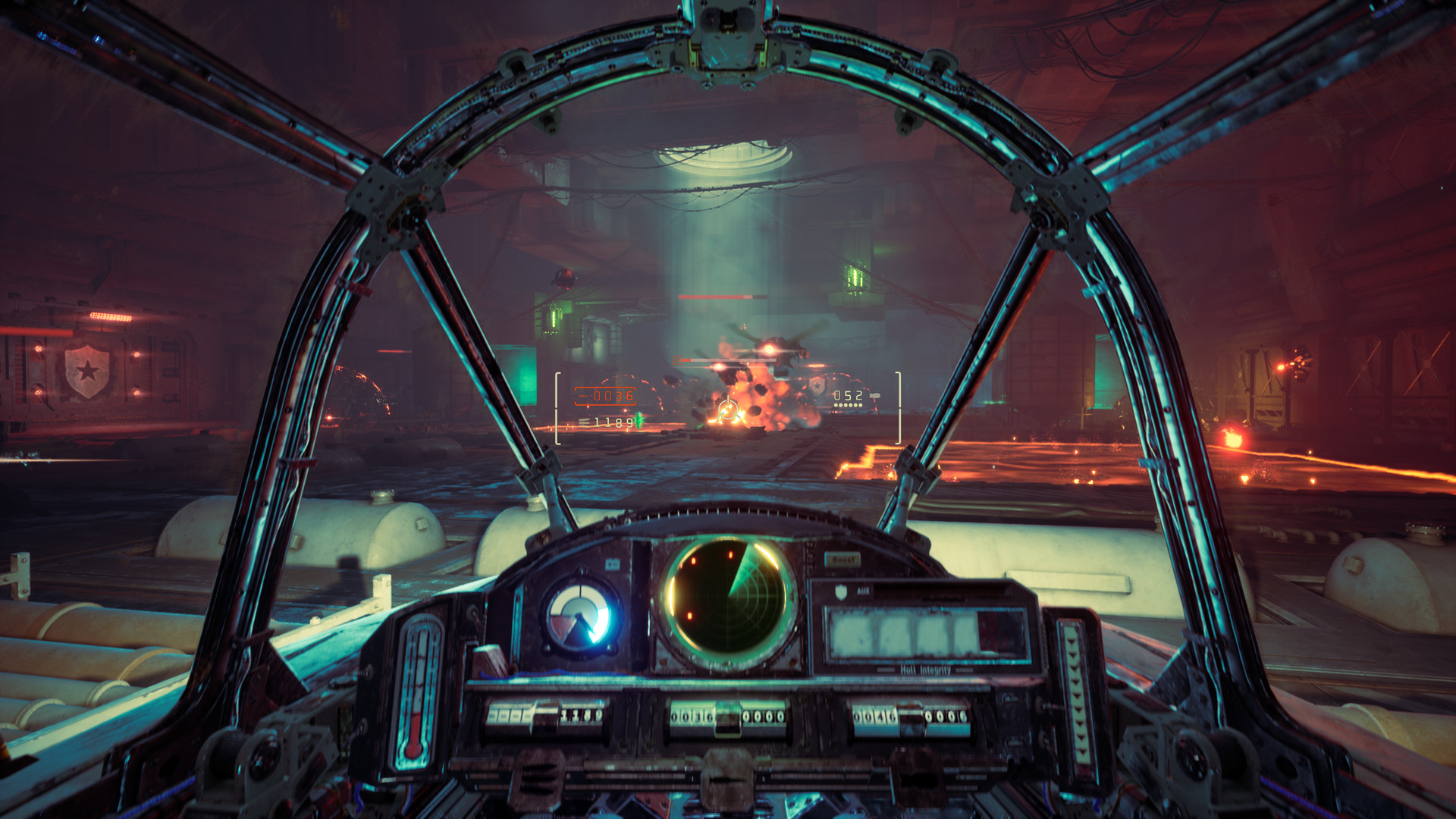Click the camera icon above the compass
The height and width of the screenshot is (819, 1456).
tap(613, 563)
